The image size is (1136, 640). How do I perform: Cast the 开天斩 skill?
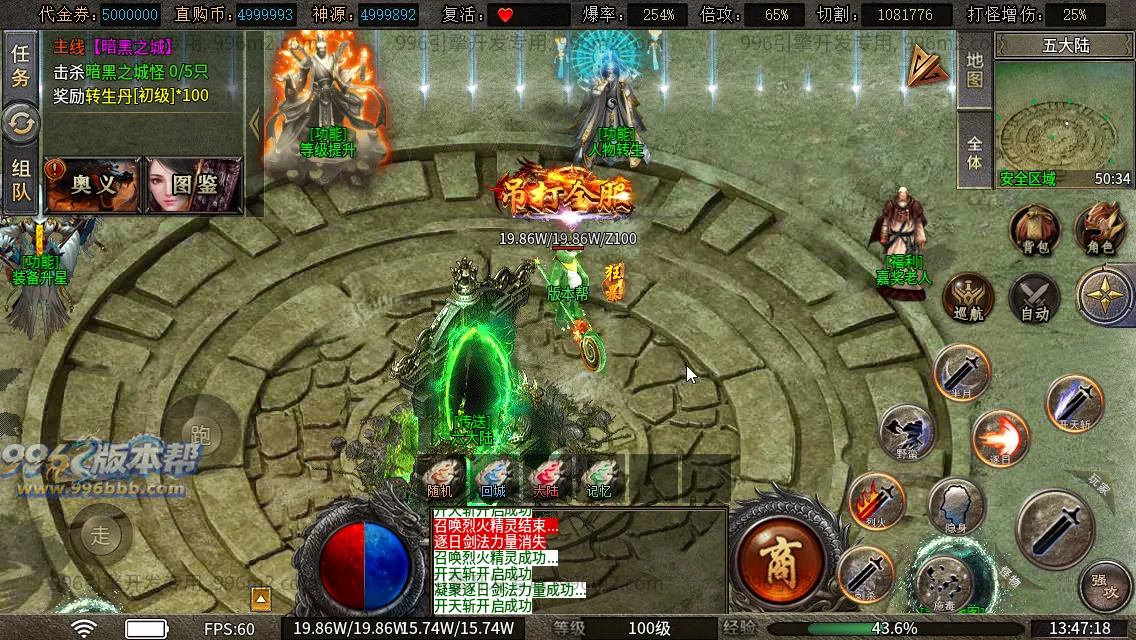(1074, 402)
